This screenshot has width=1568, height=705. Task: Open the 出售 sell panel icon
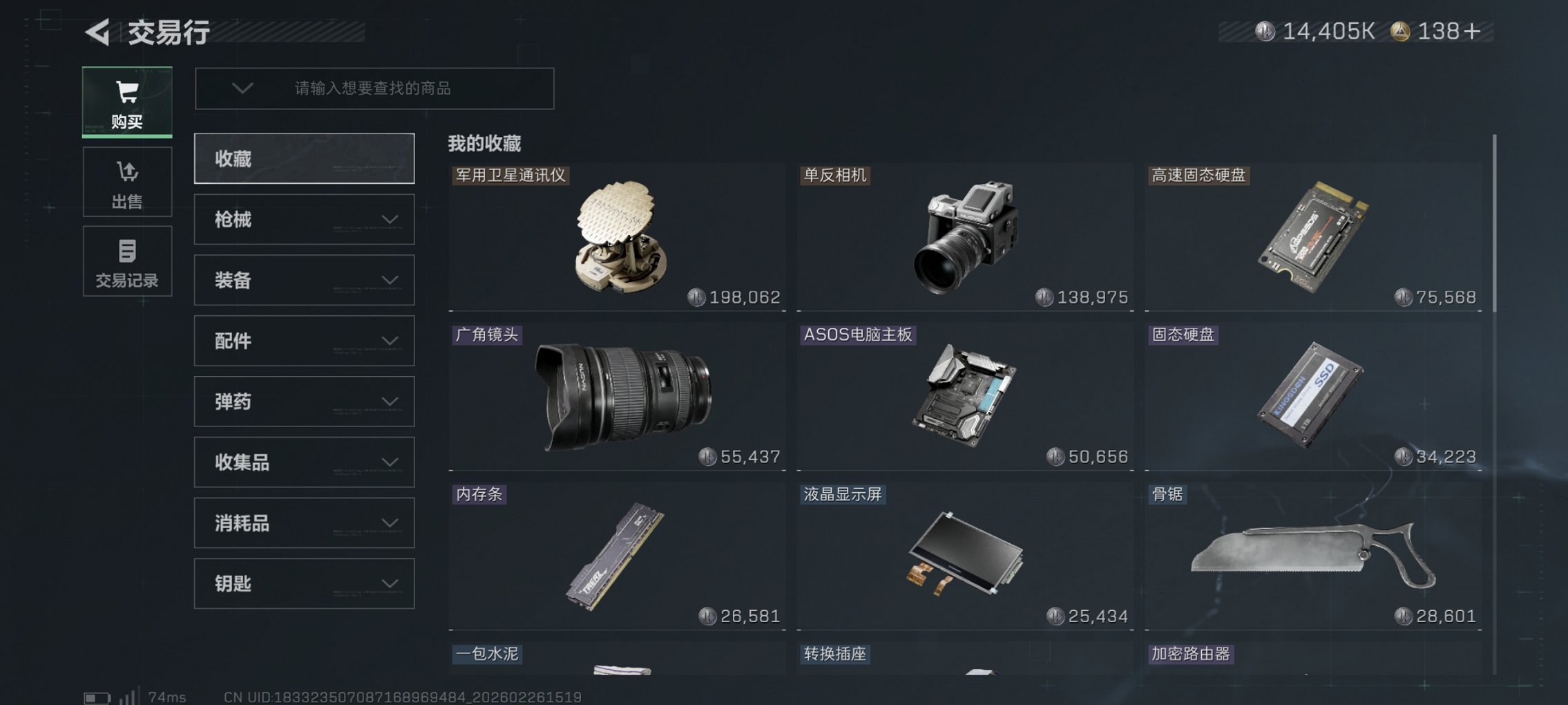[x=127, y=182]
